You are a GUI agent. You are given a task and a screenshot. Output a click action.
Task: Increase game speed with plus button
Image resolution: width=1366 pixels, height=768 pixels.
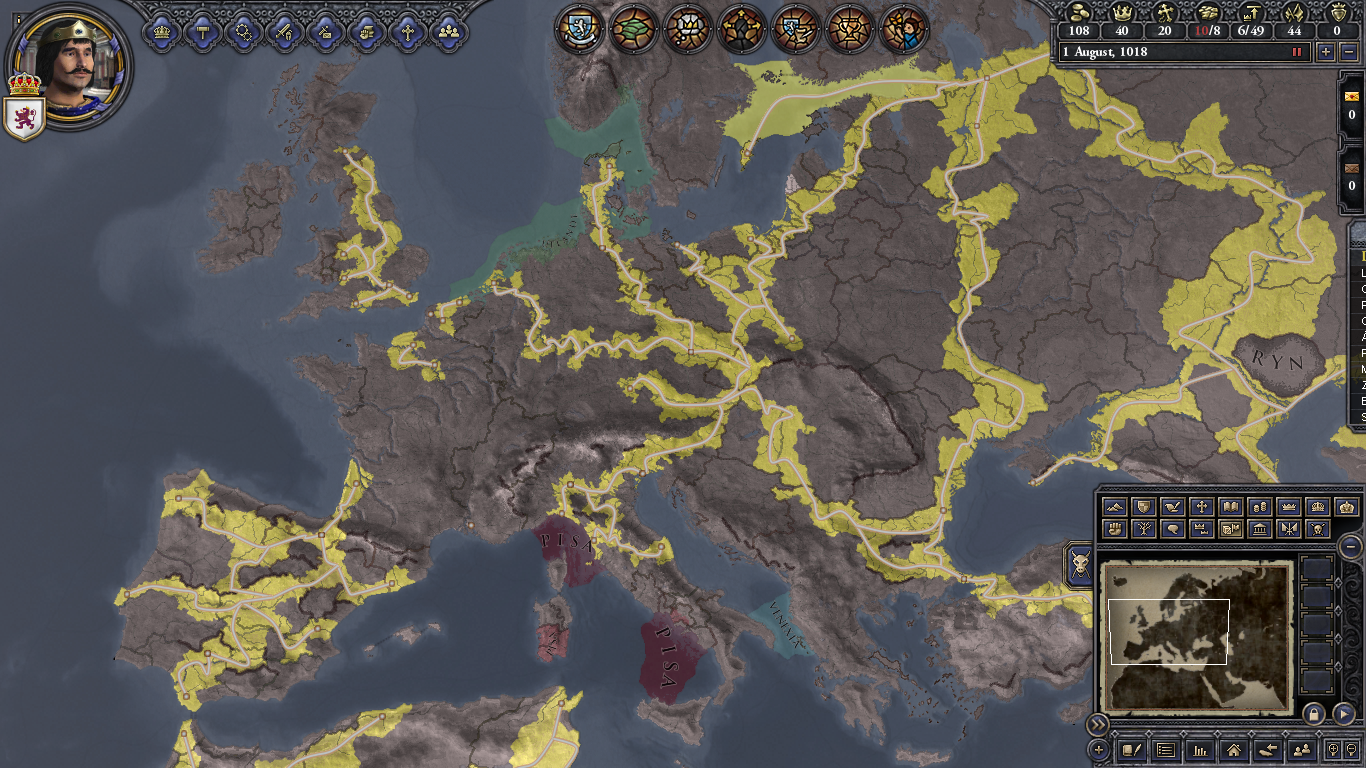(1326, 52)
